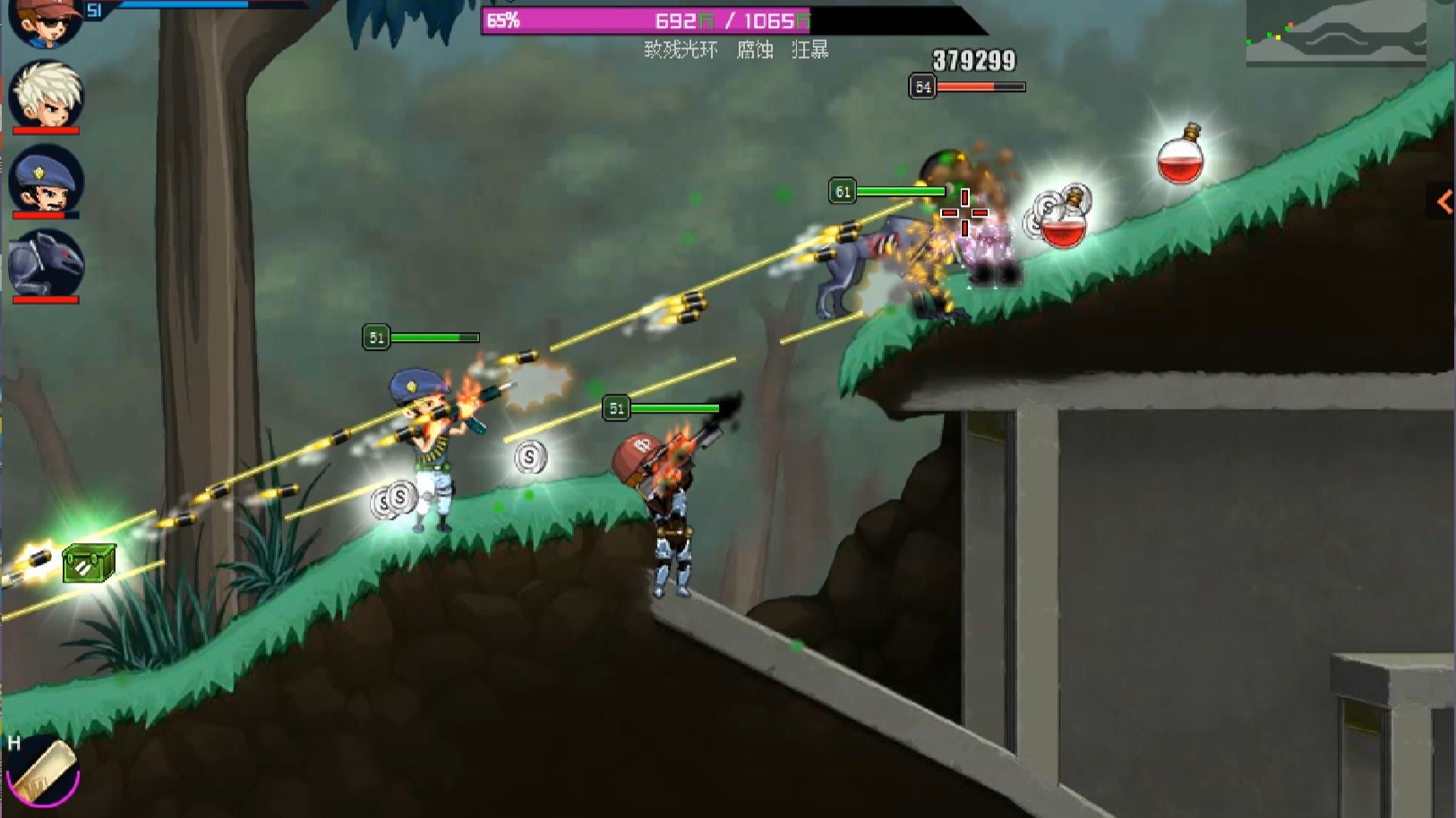Choose the blue police cap teammate portrait

click(x=47, y=179)
